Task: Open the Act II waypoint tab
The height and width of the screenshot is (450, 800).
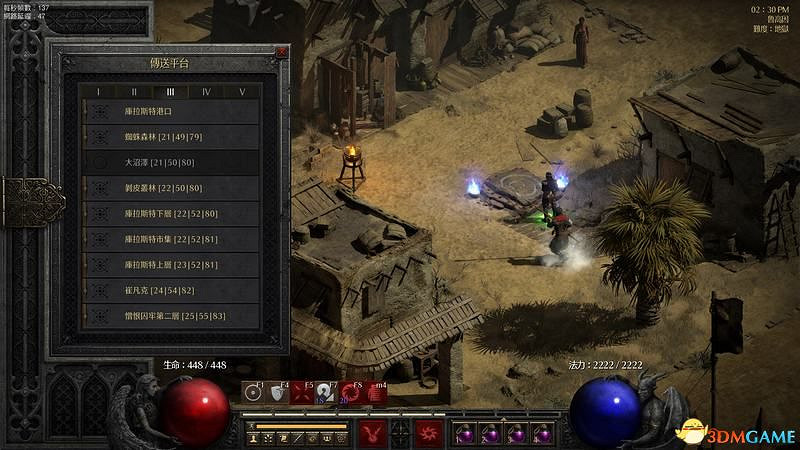Action: 134,92
